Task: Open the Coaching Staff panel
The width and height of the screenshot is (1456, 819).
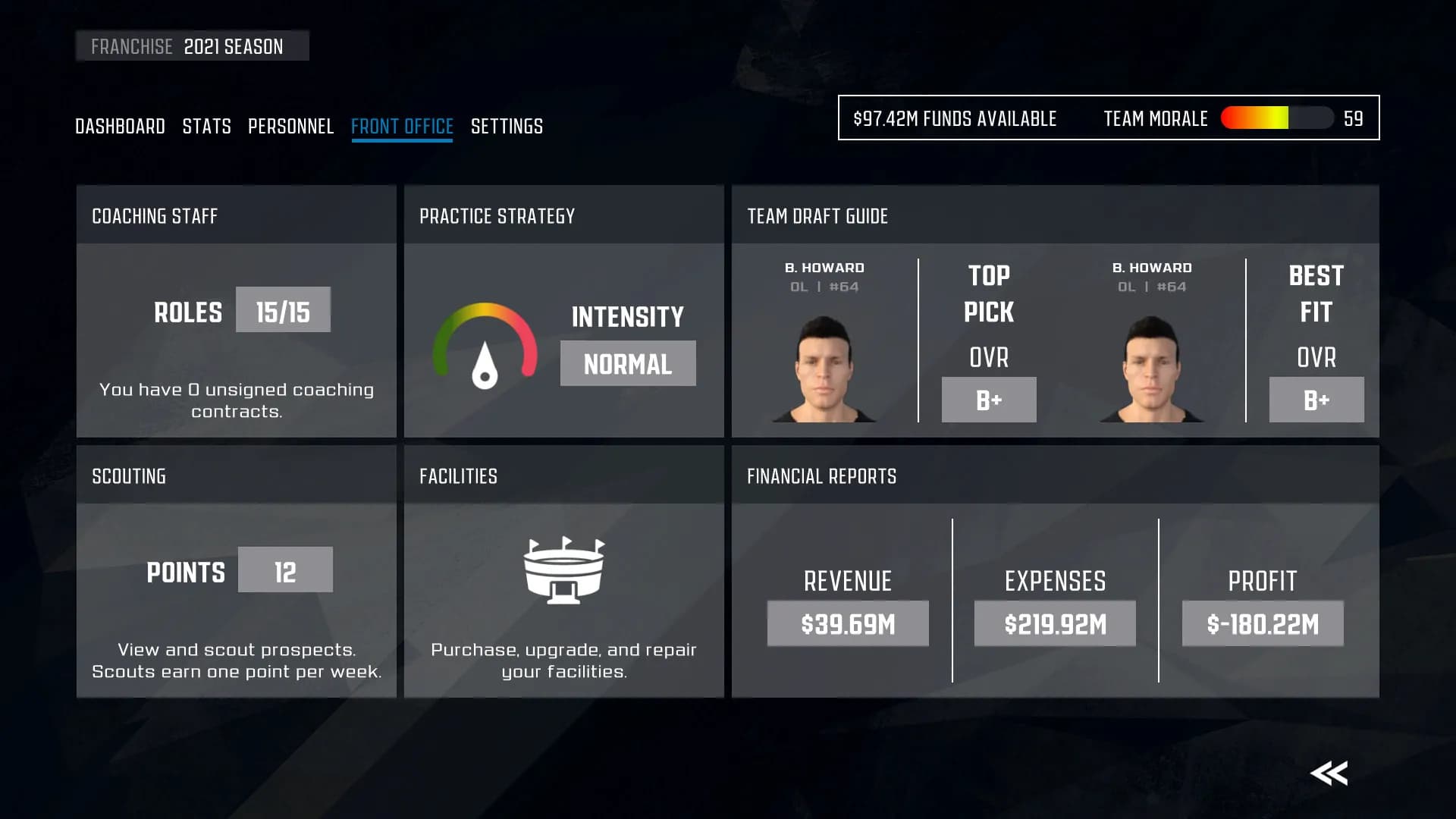Action: click(x=236, y=311)
